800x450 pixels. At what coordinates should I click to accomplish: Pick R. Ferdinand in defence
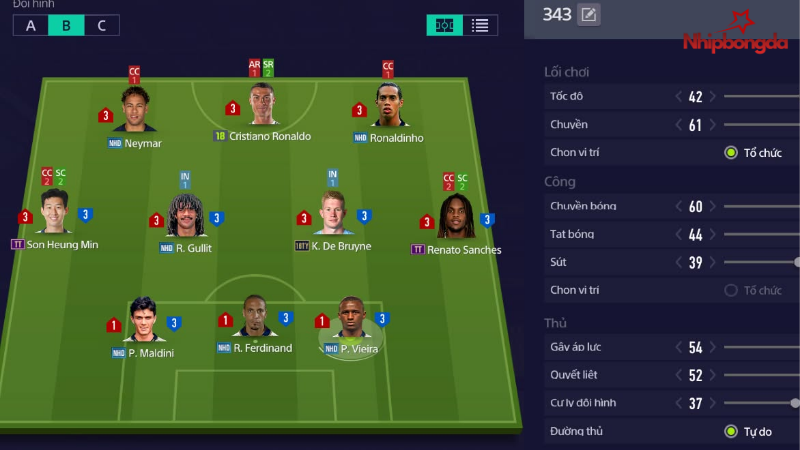[255, 317]
